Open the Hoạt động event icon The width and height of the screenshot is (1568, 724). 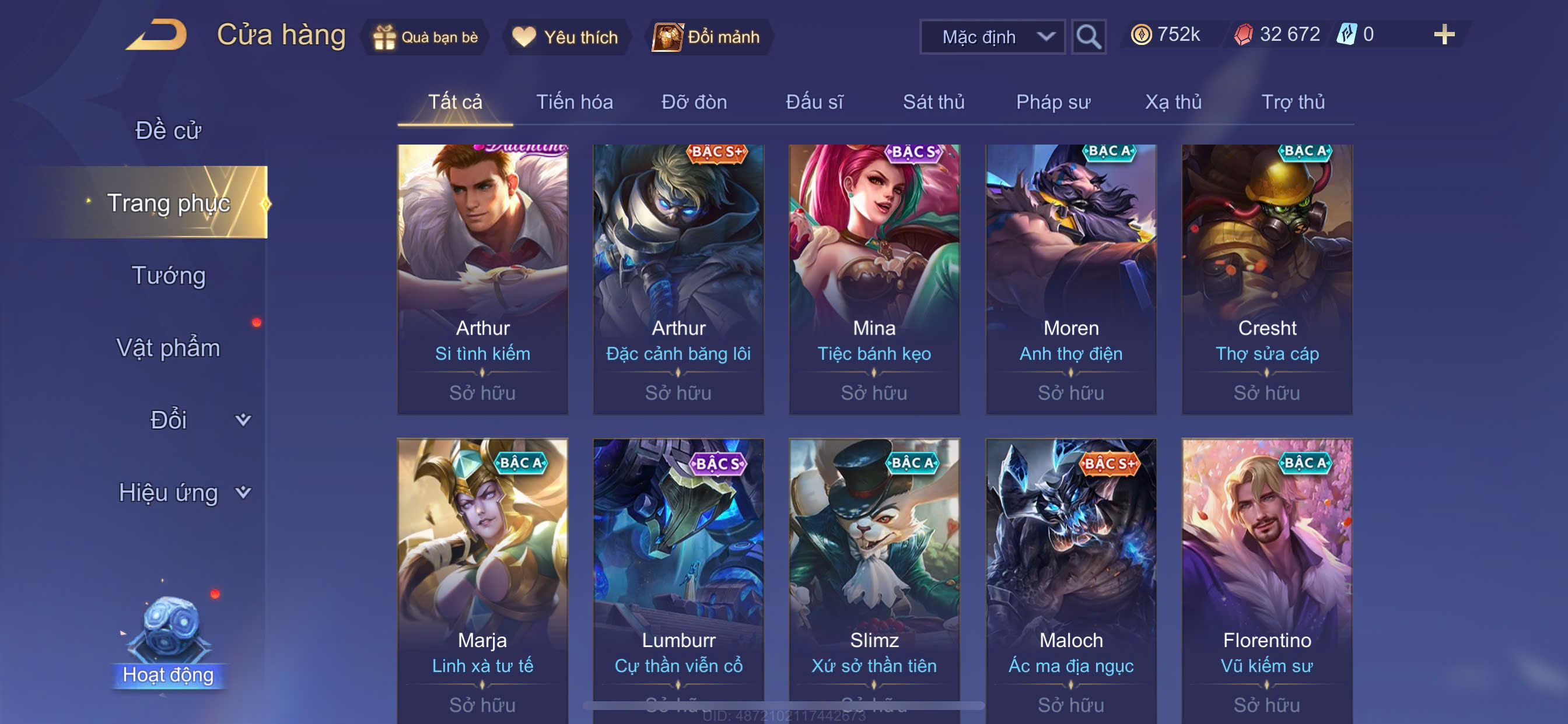(168, 639)
